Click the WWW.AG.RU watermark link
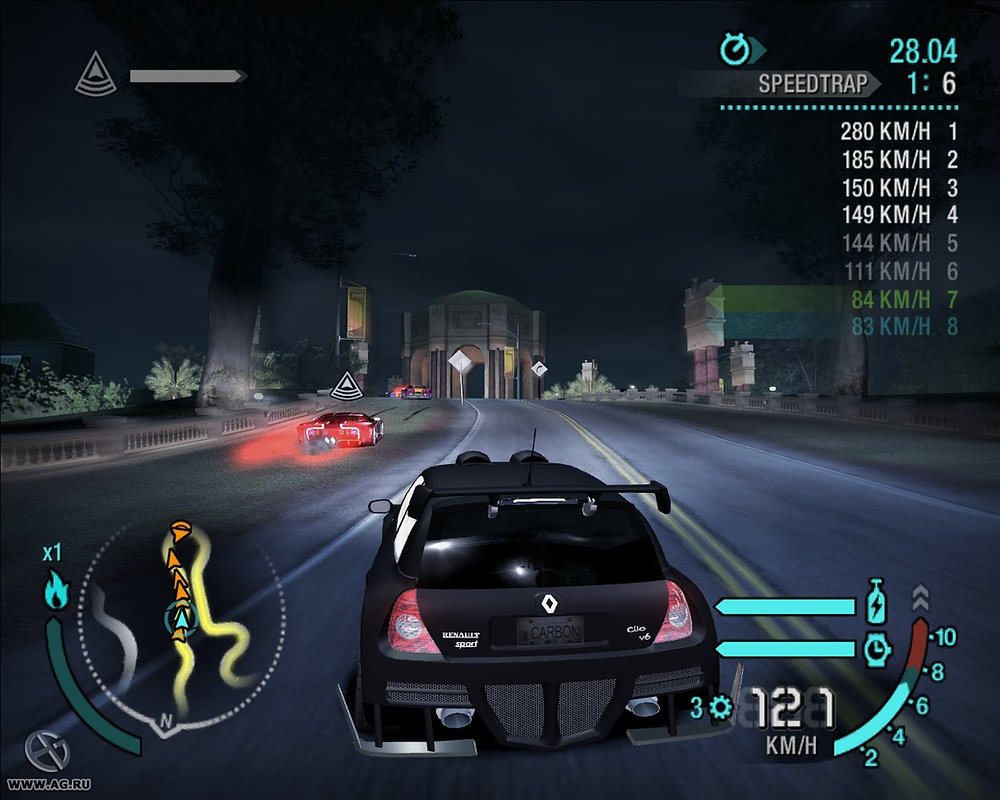 [x=42, y=786]
